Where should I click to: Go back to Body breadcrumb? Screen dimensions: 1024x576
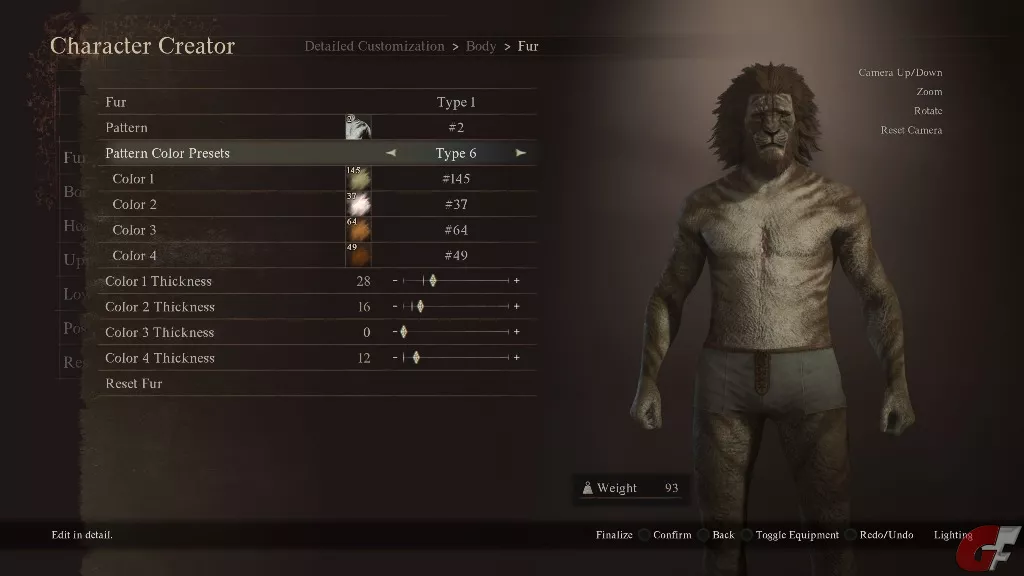[481, 46]
